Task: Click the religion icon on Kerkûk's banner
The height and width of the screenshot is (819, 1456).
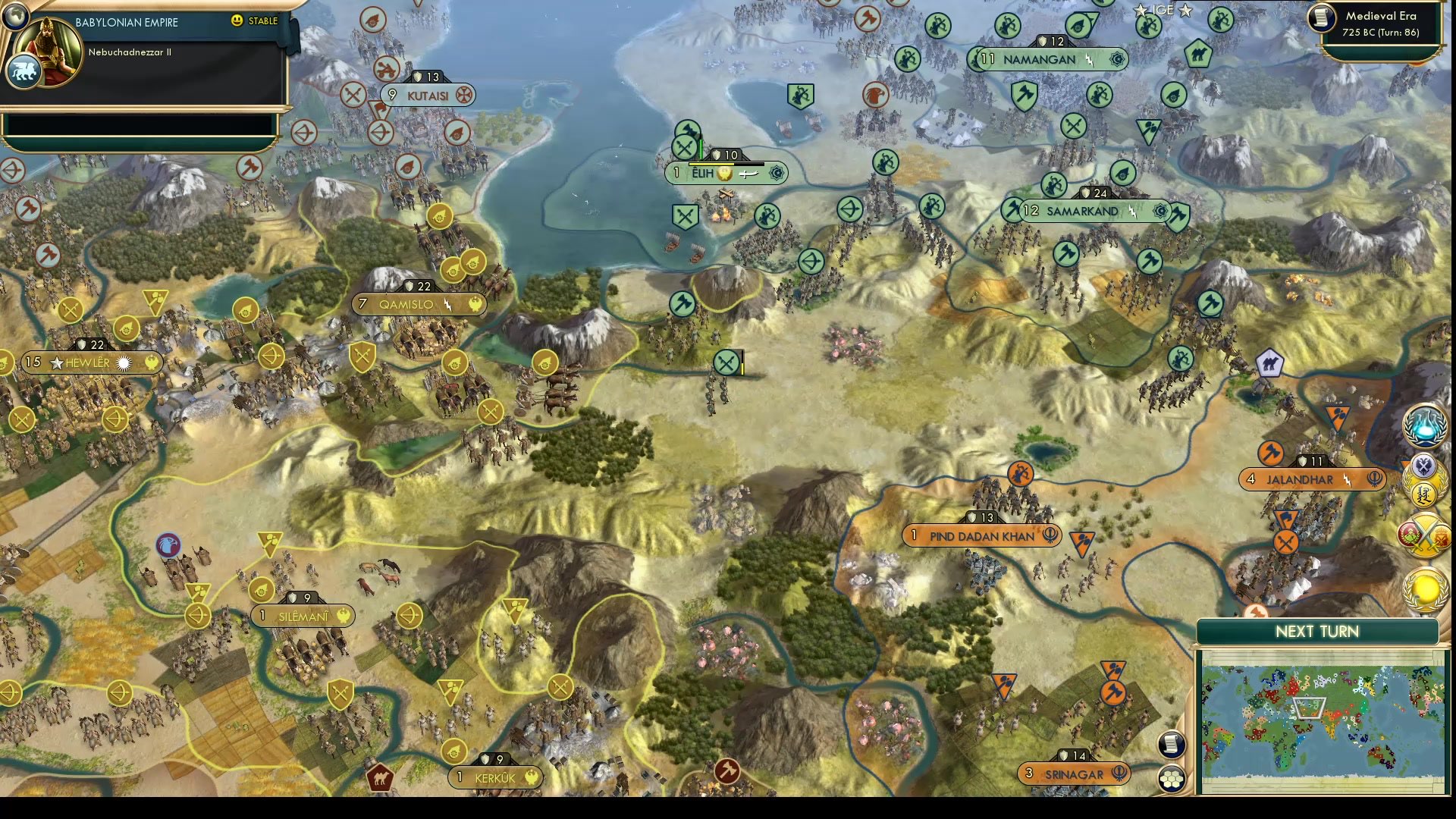Action: point(533,777)
